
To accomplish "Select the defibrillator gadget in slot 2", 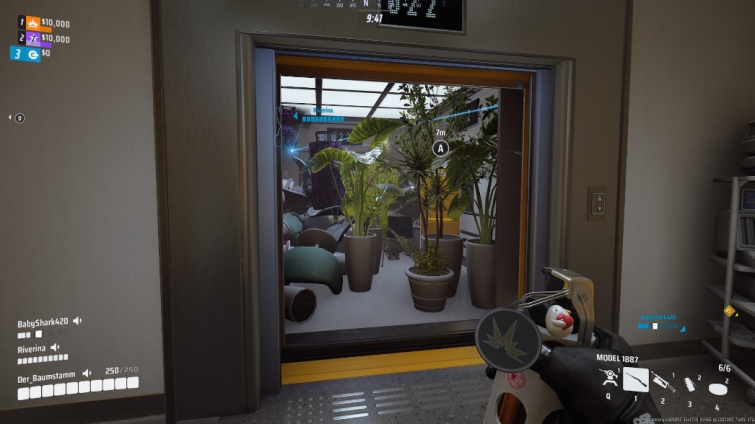I will (x=664, y=382).
